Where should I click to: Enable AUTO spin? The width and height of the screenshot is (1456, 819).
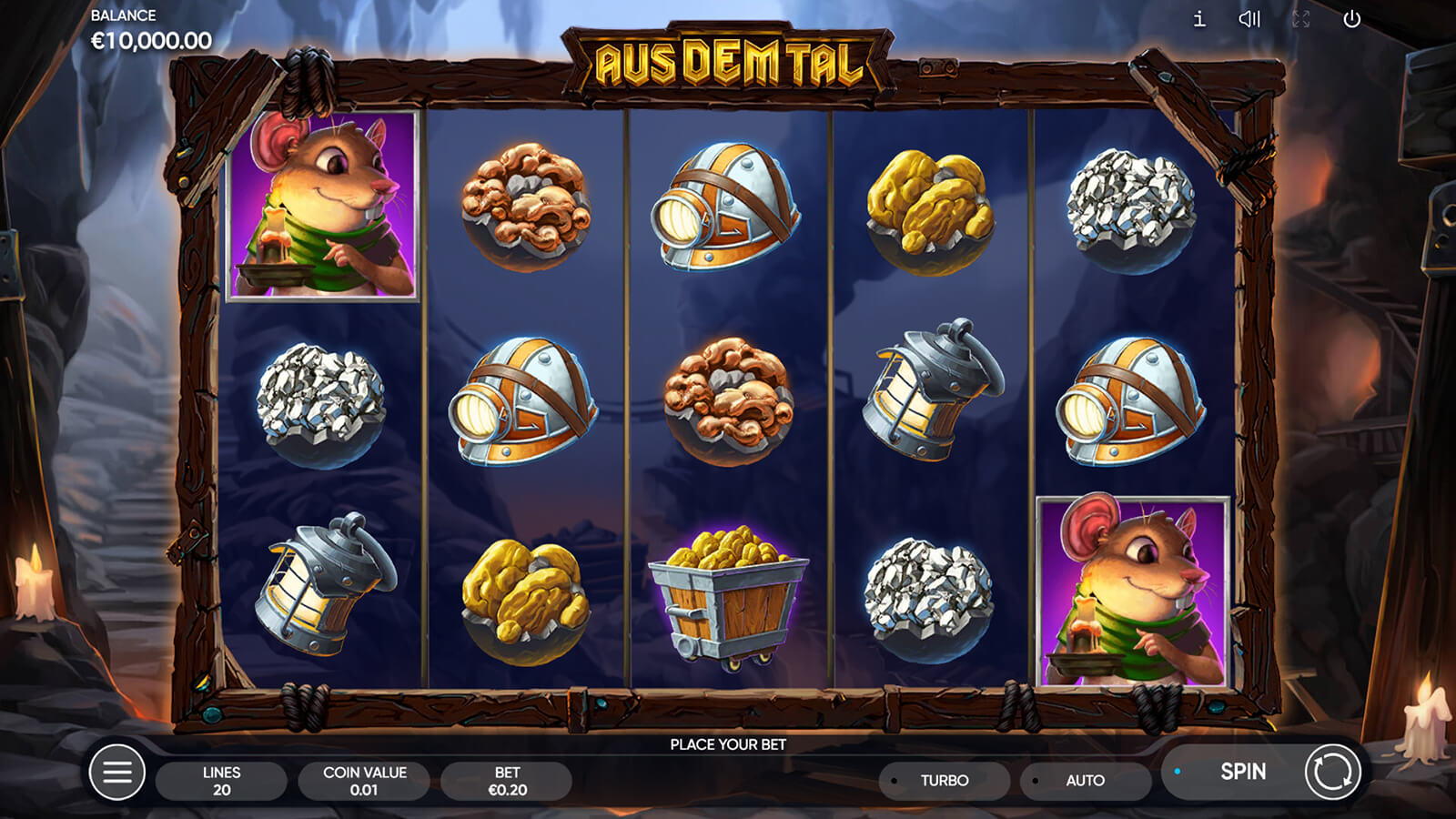1085,781
